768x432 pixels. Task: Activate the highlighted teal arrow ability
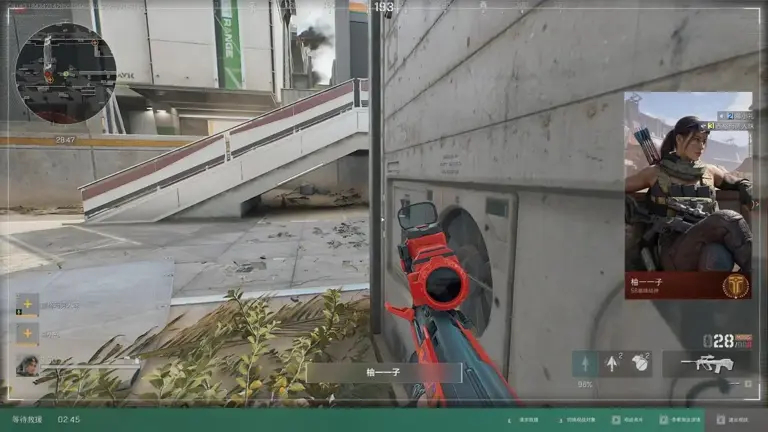(585, 364)
